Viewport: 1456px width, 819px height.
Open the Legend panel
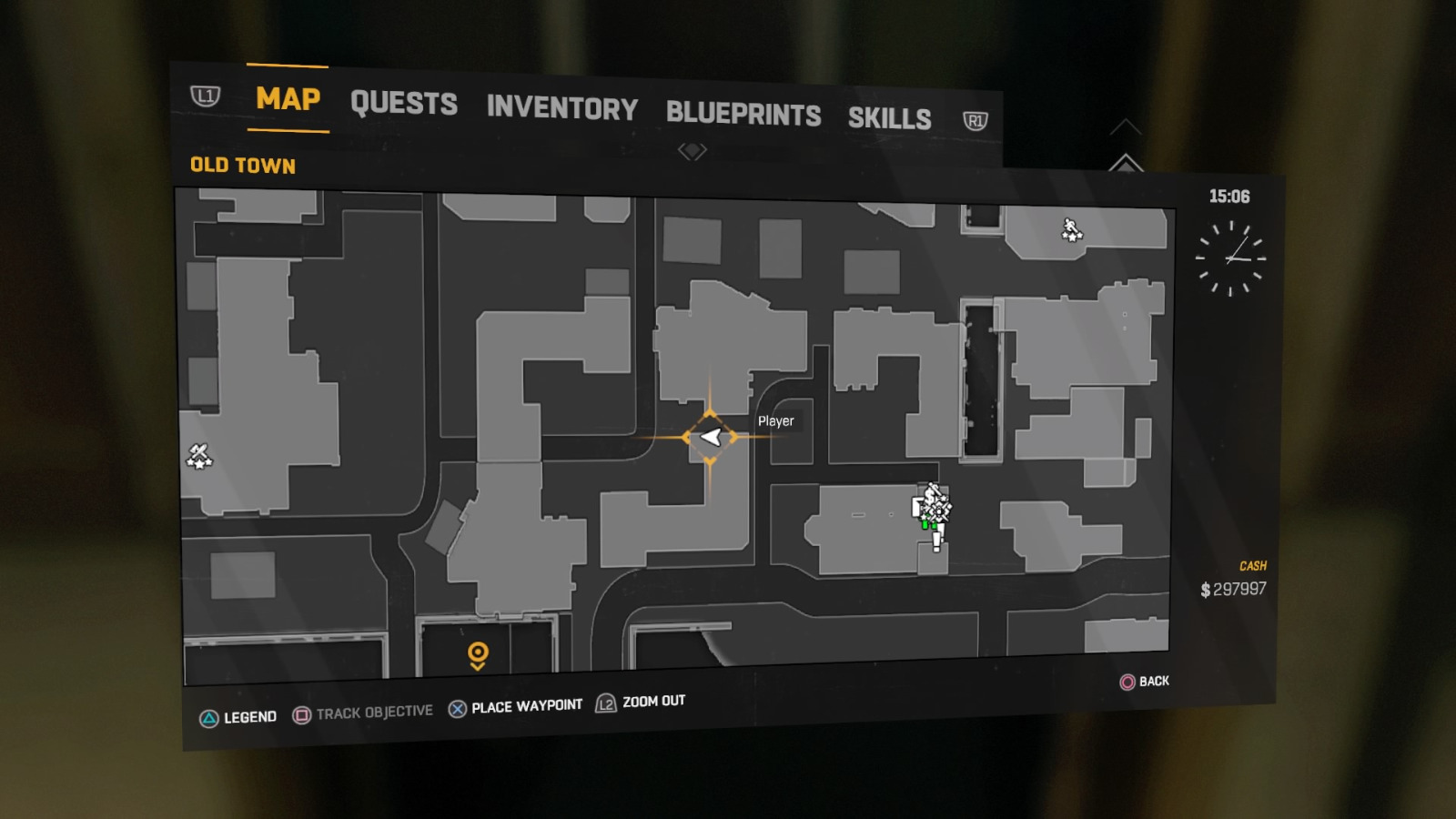211,715
